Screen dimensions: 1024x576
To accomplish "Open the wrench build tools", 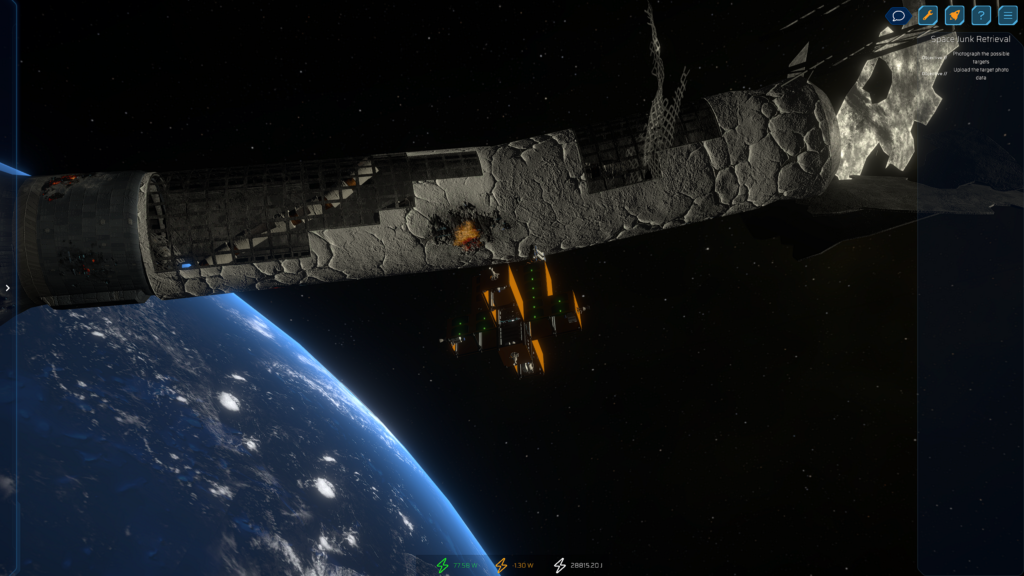I will 927,16.
